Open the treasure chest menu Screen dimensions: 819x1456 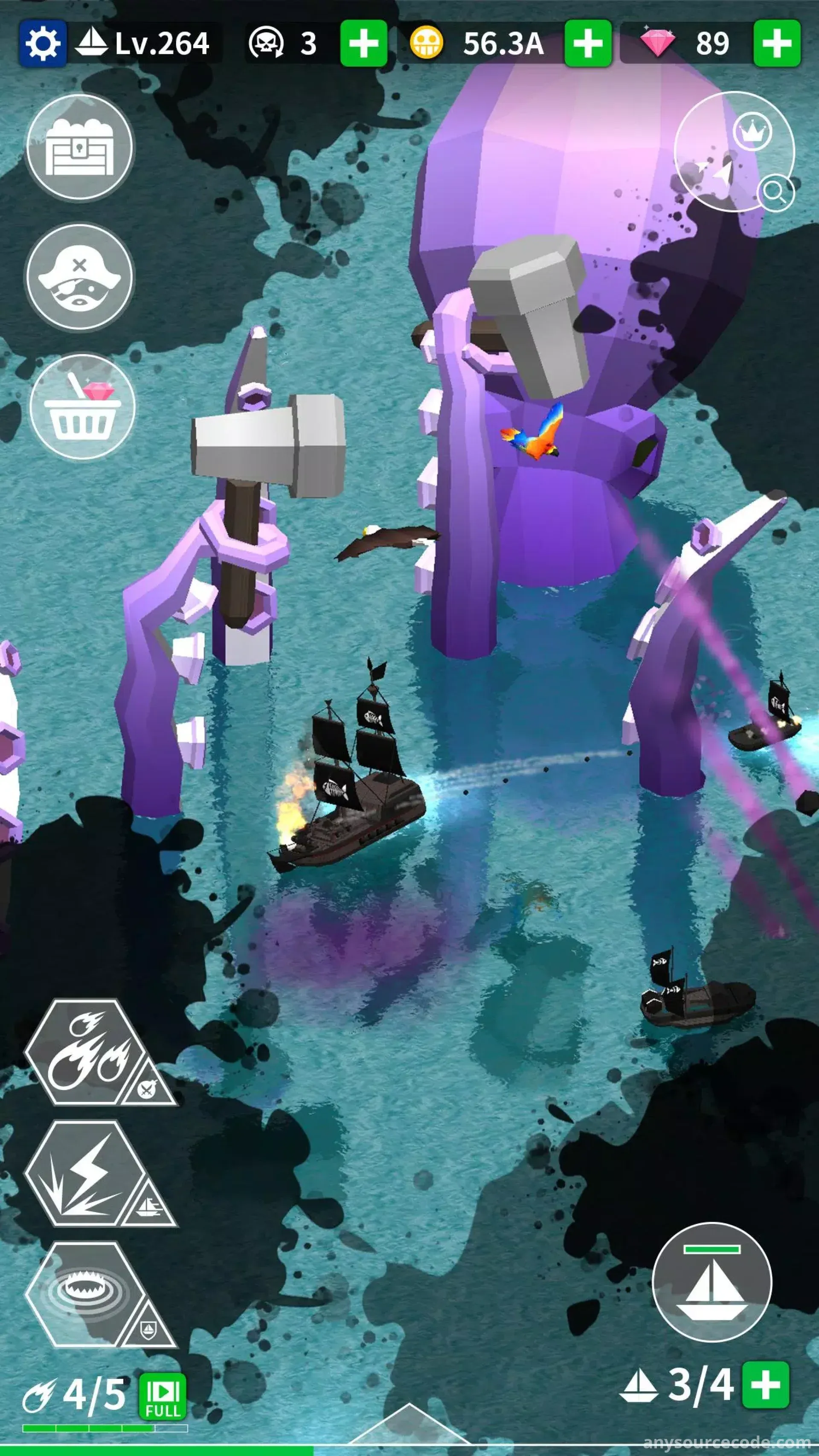[x=80, y=148]
